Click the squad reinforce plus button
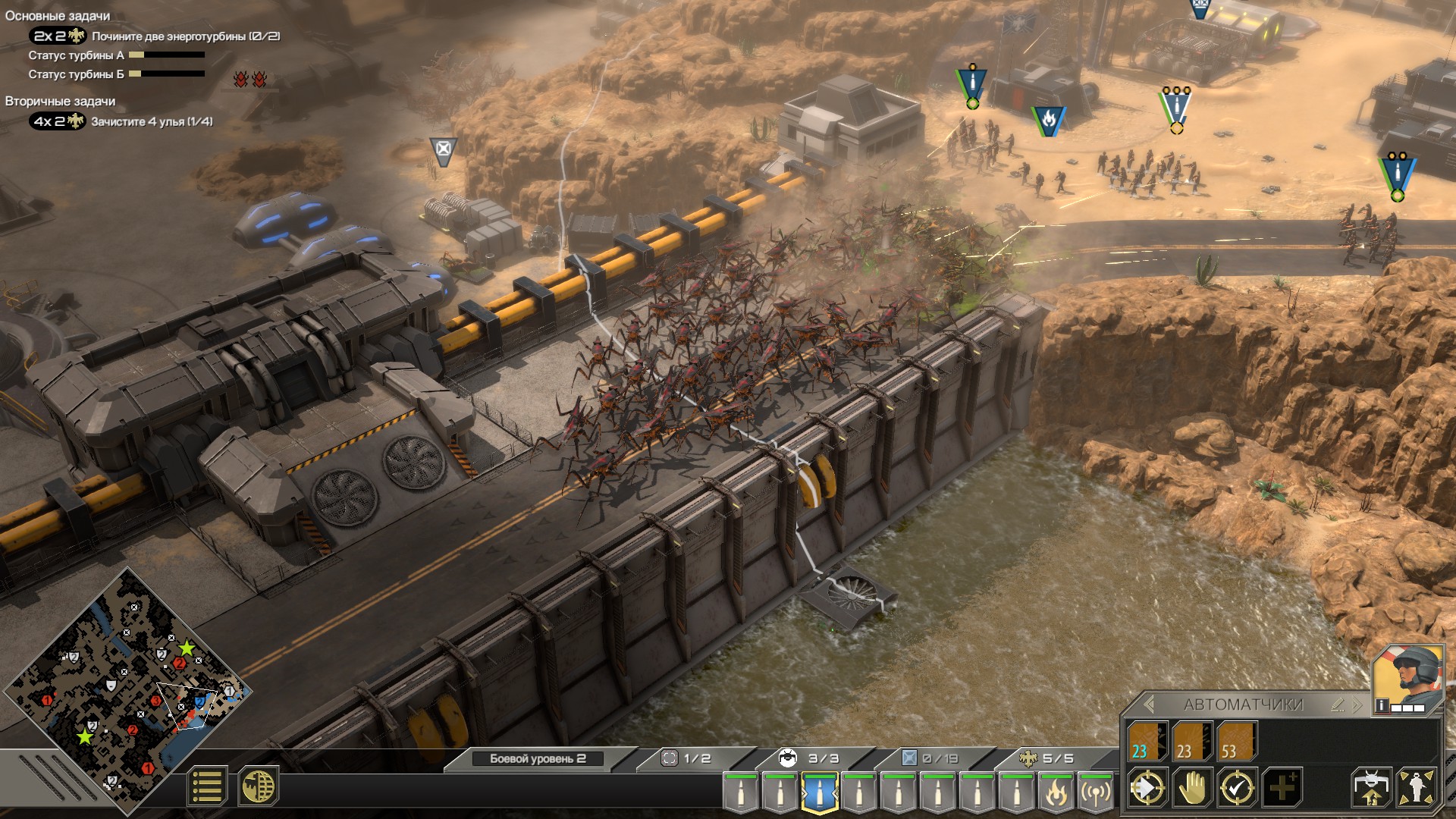1456x819 pixels. (1282, 789)
